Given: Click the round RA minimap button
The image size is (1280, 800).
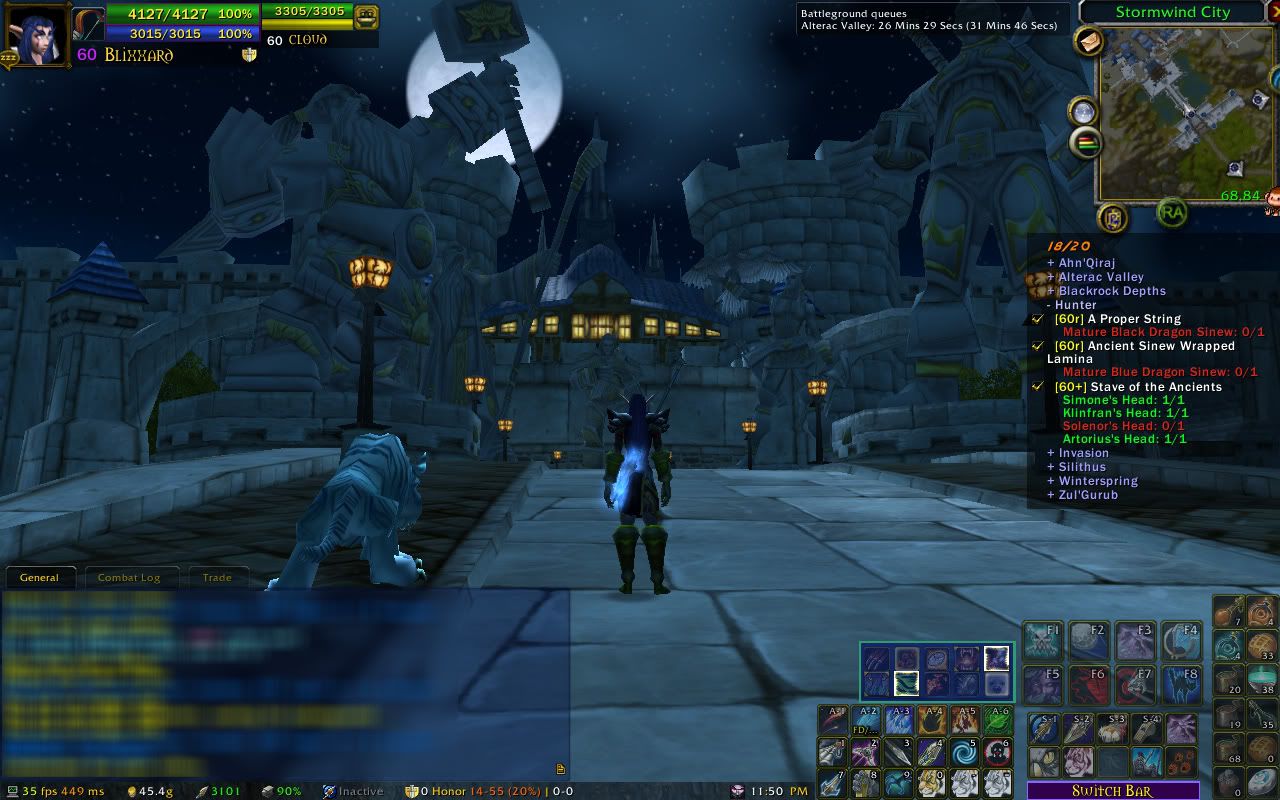Looking at the screenshot, I should pos(1172,211).
